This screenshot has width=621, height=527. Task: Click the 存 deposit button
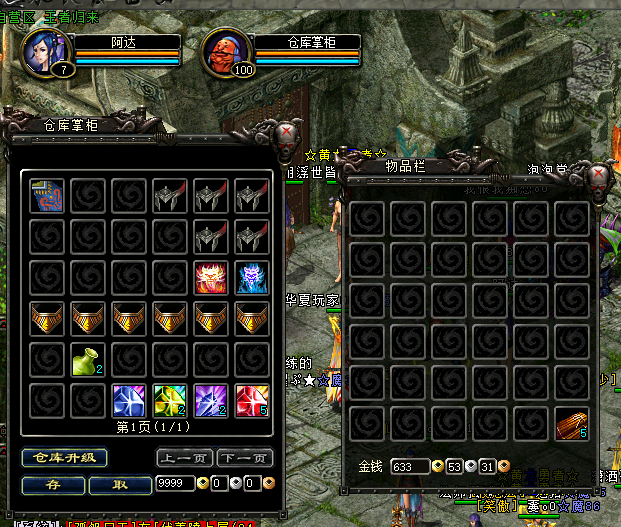[52, 484]
